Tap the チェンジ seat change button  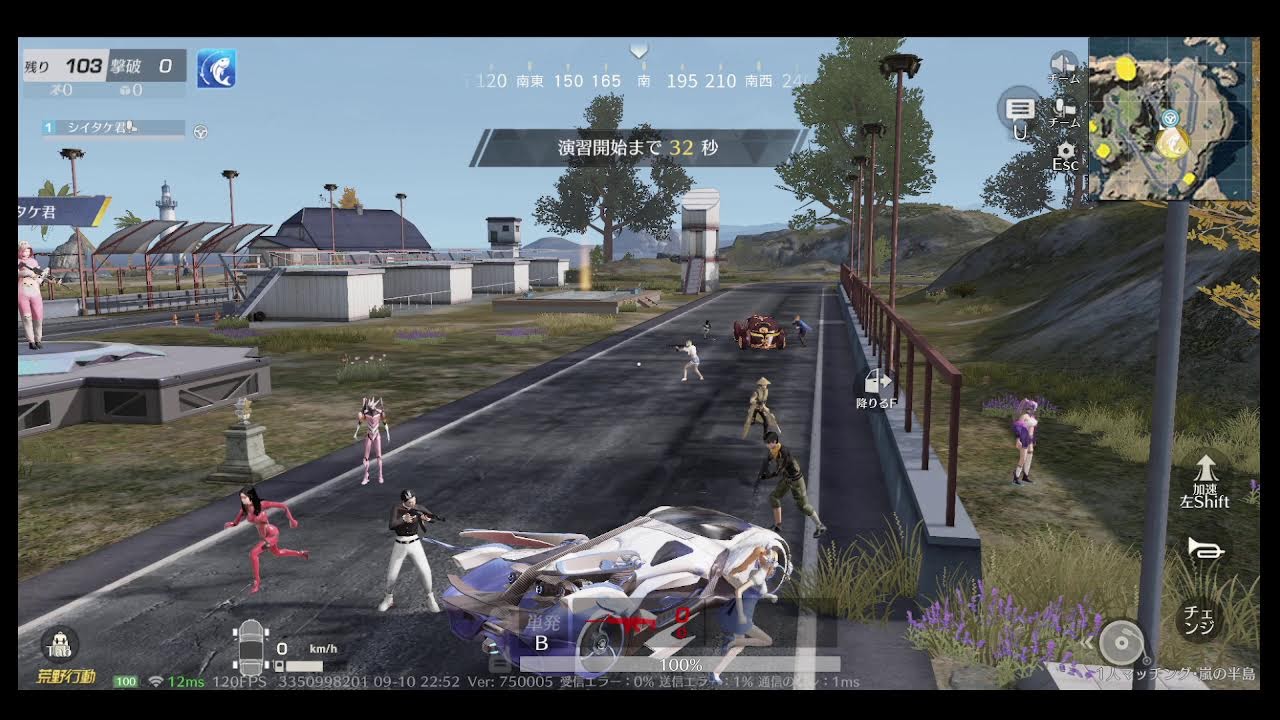(x=1199, y=618)
